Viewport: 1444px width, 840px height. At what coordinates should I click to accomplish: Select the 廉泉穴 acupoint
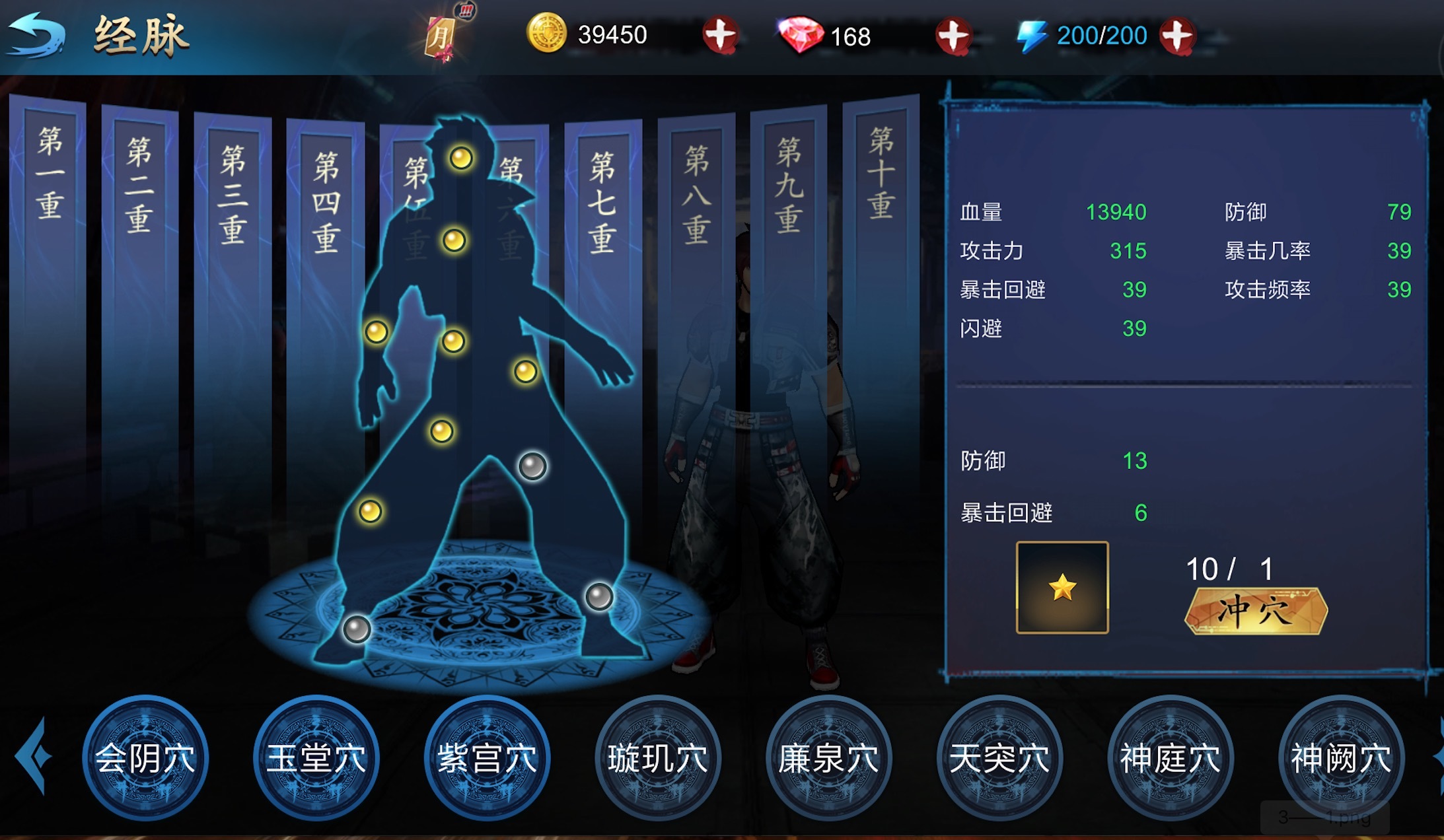(x=828, y=757)
